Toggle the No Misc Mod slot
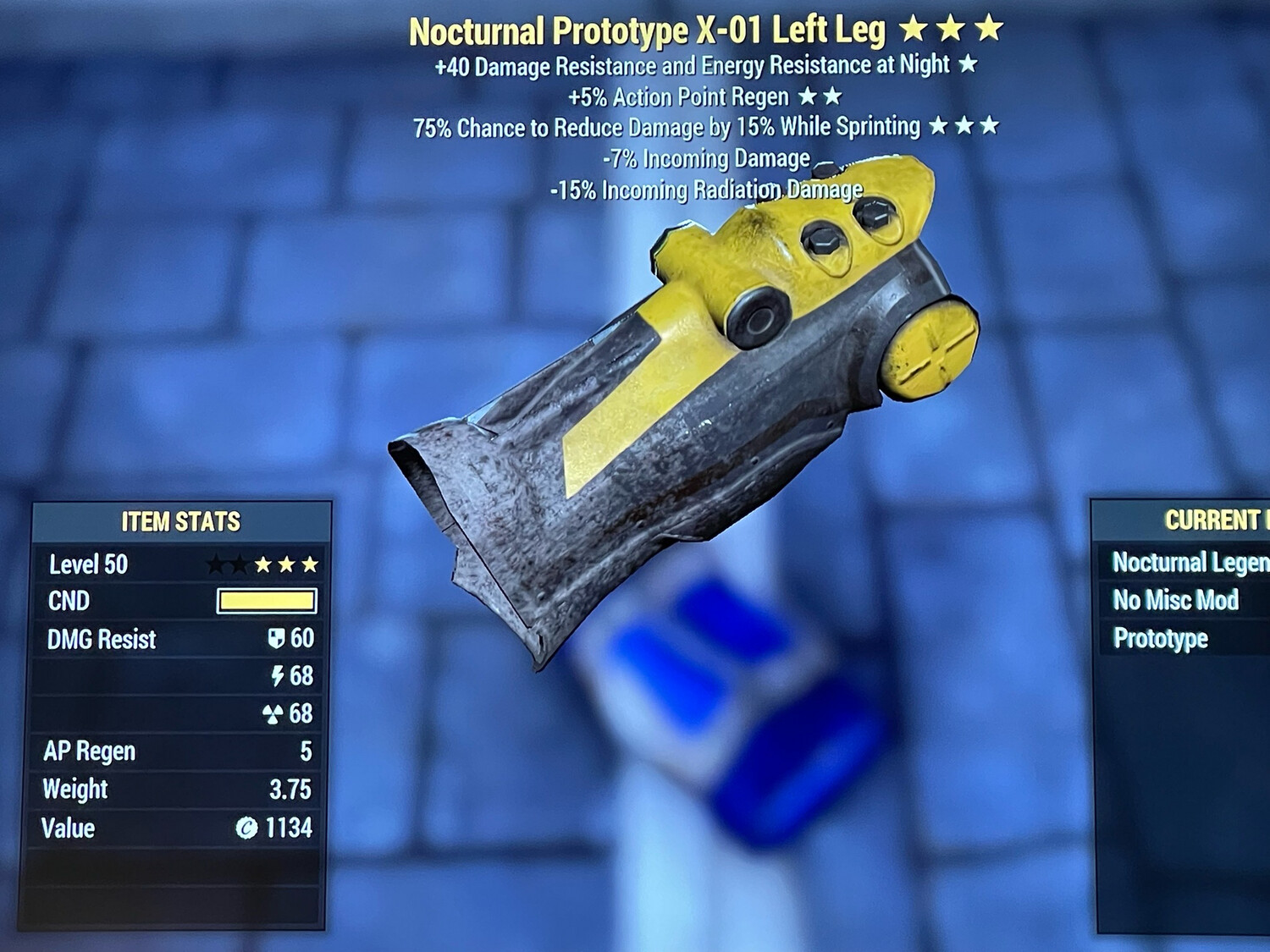Image resolution: width=1270 pixels, height=952 pixels. point(1177,600)
